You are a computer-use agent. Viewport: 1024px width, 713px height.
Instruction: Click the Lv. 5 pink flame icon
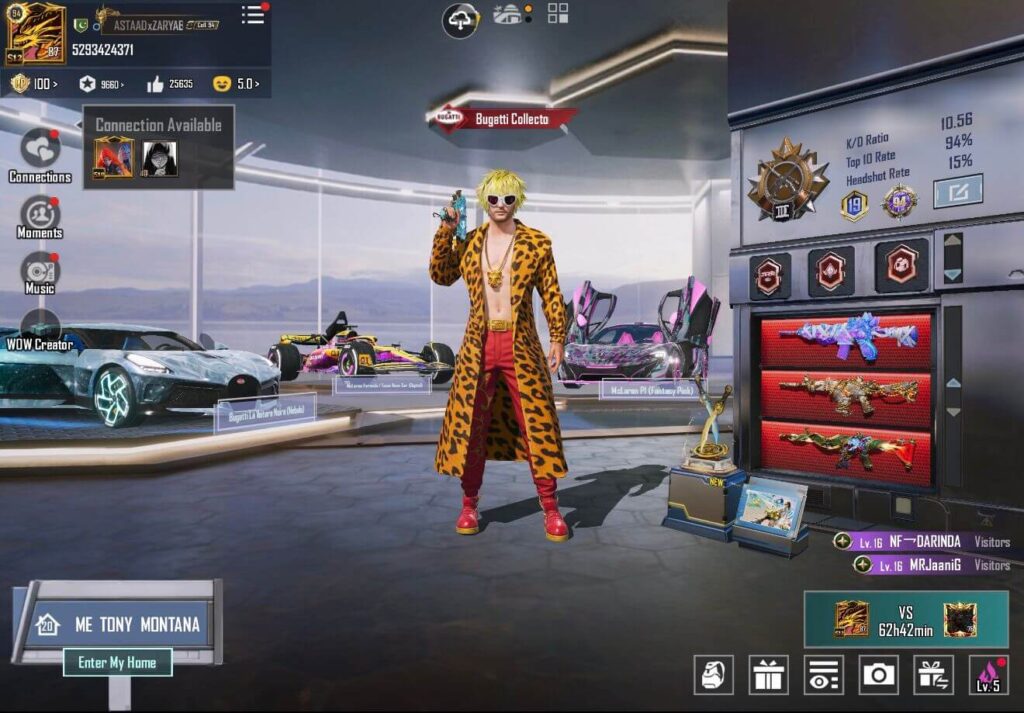point(988,675)
